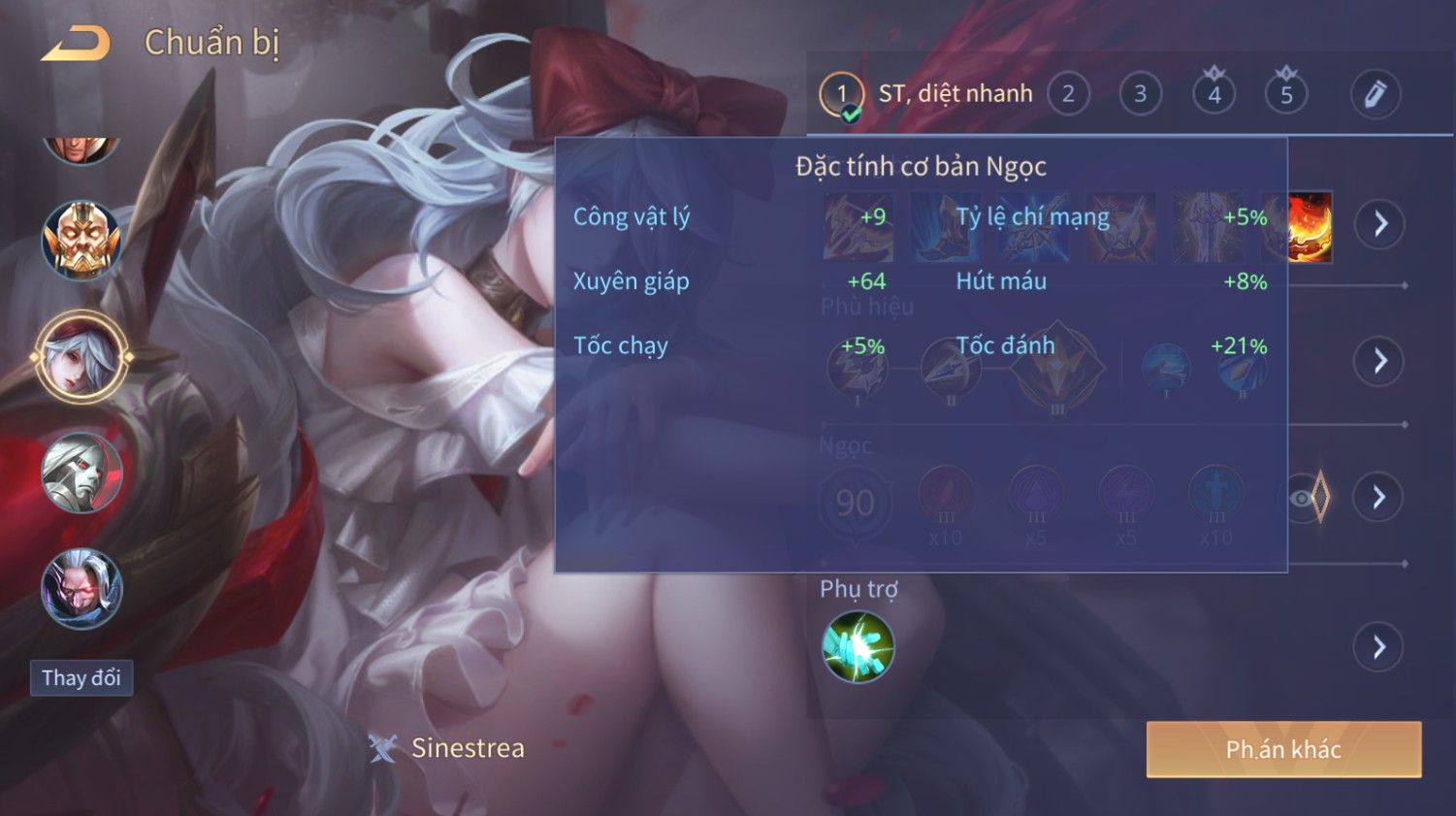Edit the build name with pencil icon
Viewport: 1456px width, 816px height.
pos(1375,94)
